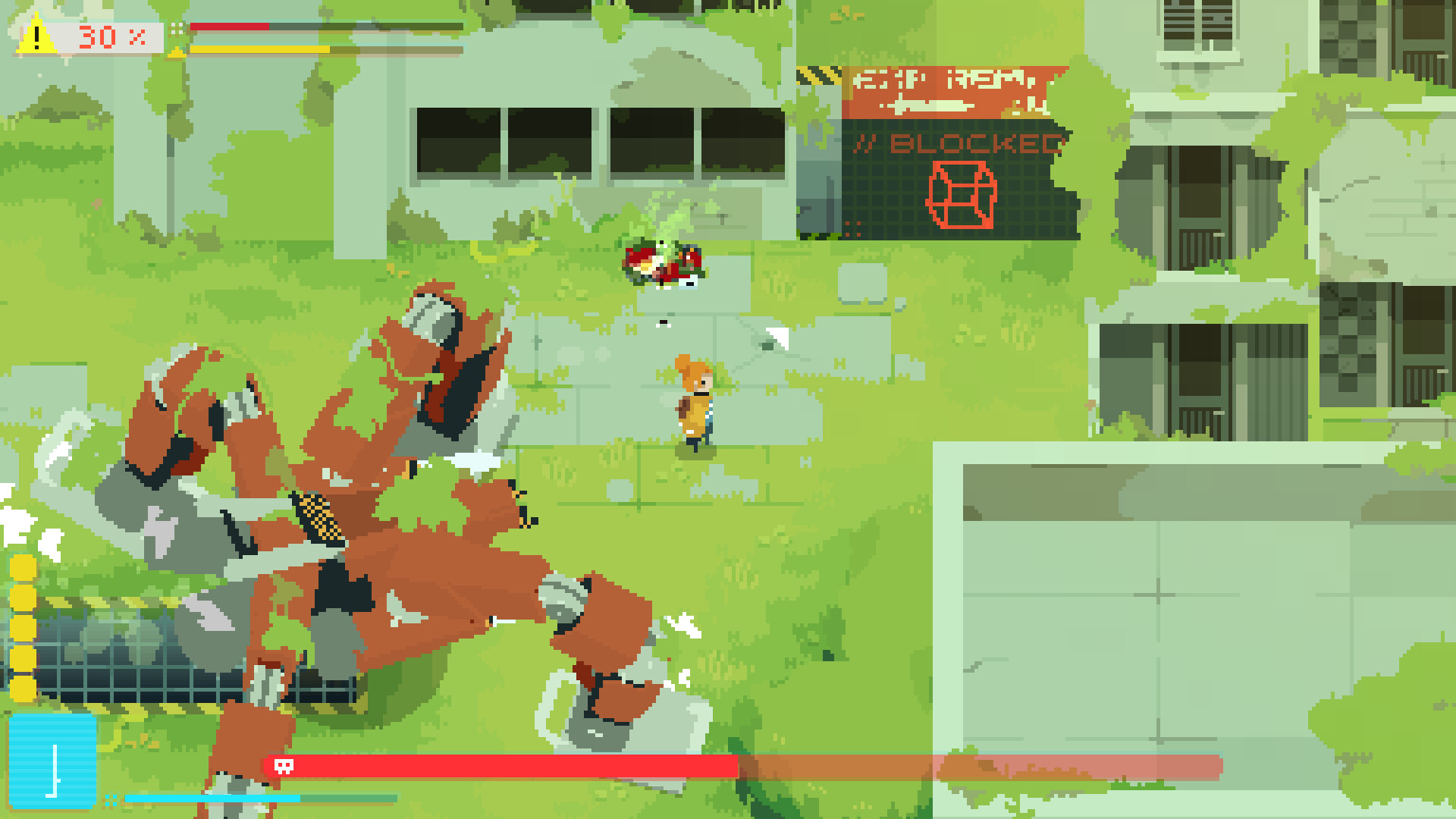The width and height of the screenshot is (1456, 819).
Task: Select the small dotted icon left of the blue energy bar
Action: (112, 799)
